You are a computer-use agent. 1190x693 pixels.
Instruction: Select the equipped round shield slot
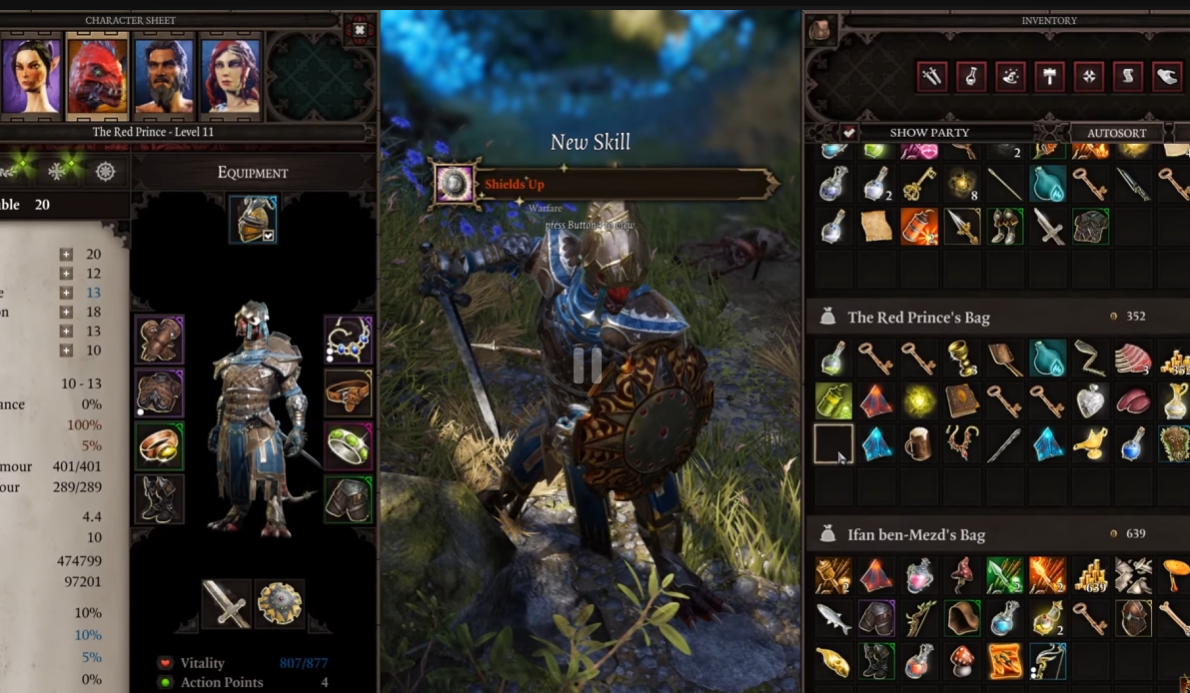point(278,603)
